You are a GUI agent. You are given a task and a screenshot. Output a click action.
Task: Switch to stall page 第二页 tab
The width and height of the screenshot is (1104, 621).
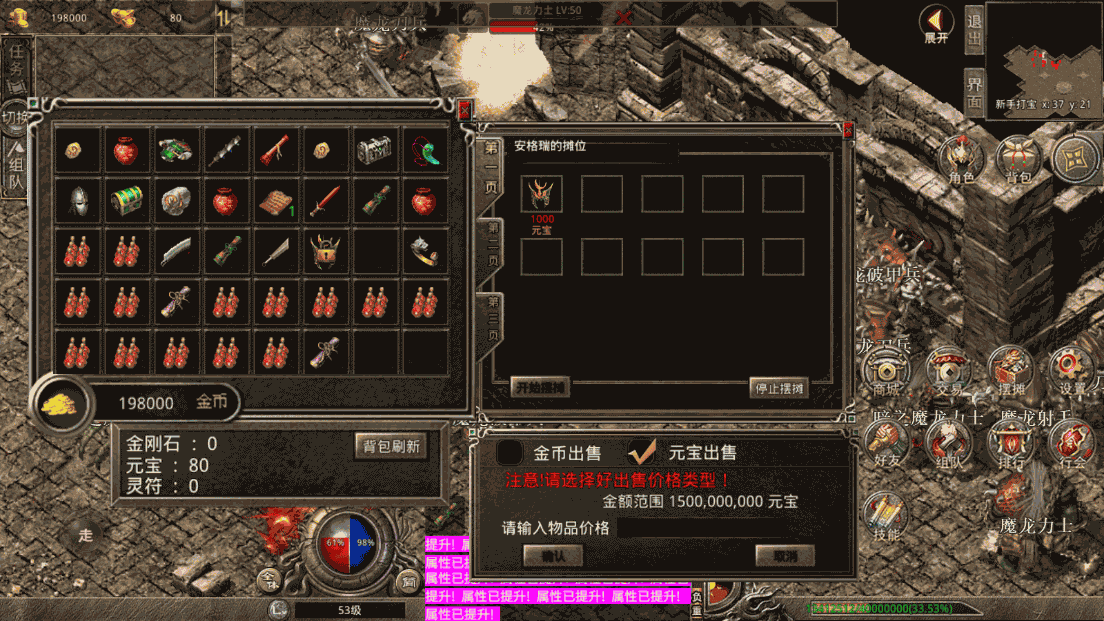point(492,243)
